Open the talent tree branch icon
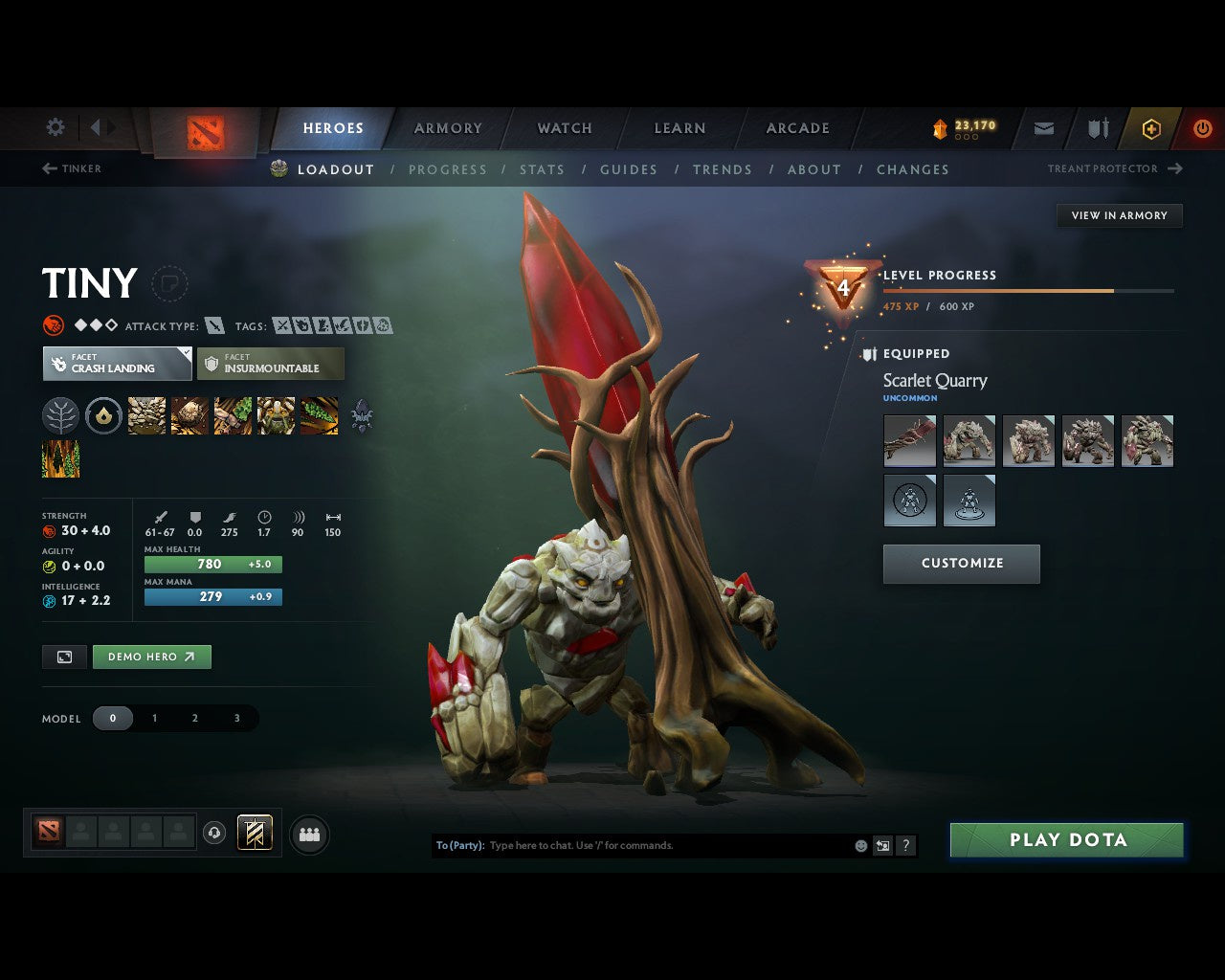Screen dimensions: 1225x980 [61, 415]
